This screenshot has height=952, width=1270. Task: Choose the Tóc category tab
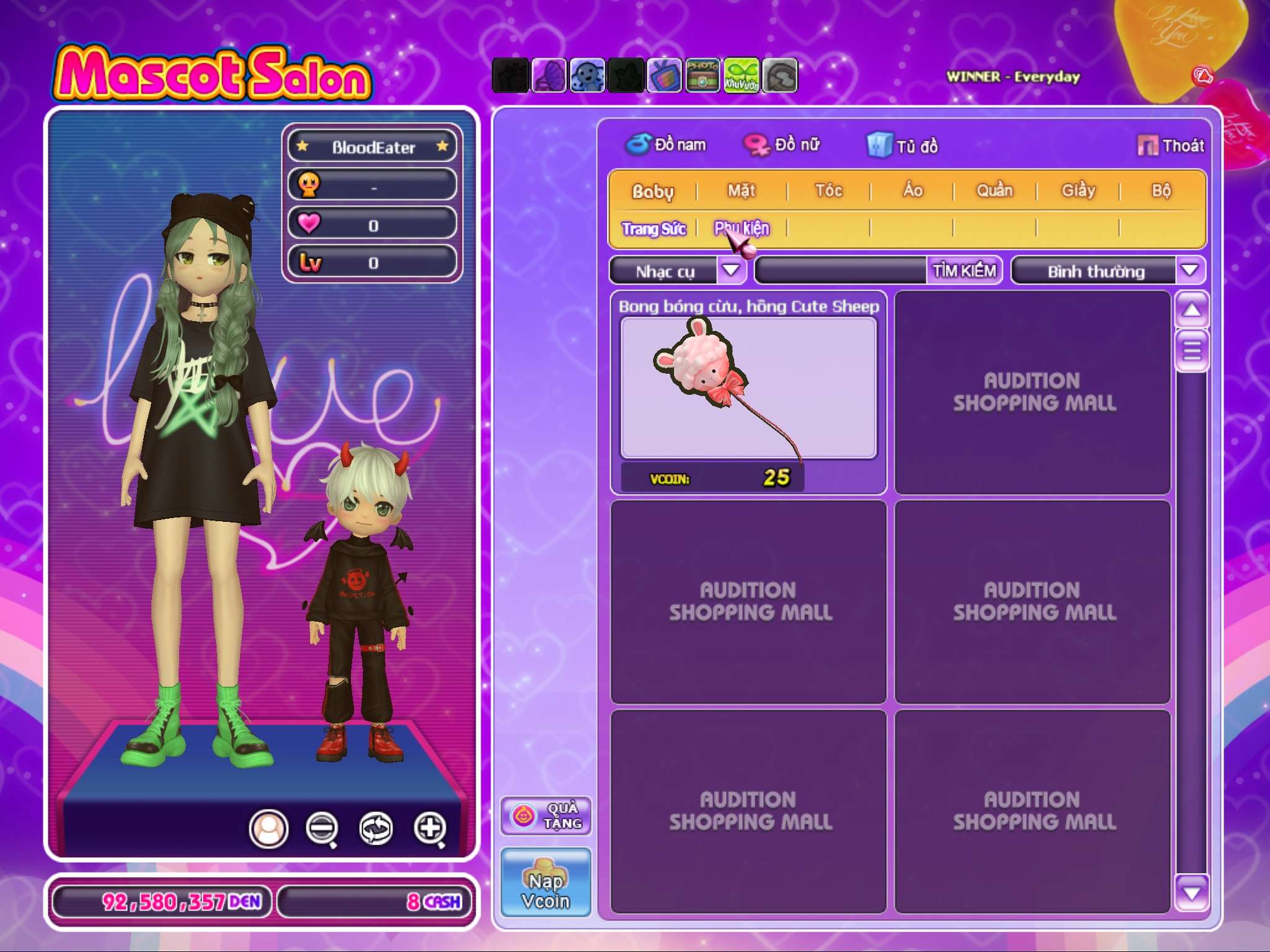(828, 190)
